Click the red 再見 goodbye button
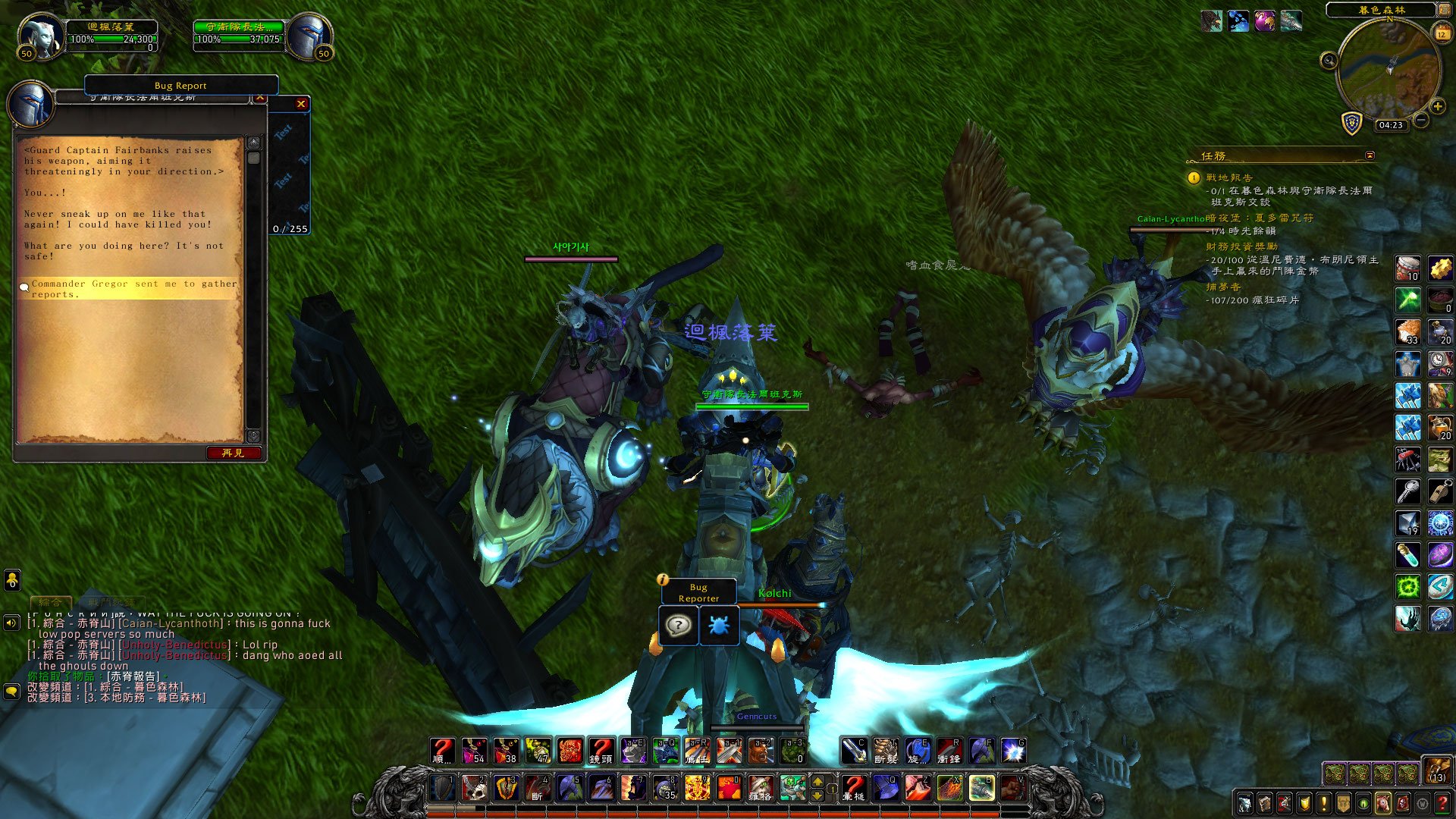This screenshot has width=1456, height=819. (234, 453)
